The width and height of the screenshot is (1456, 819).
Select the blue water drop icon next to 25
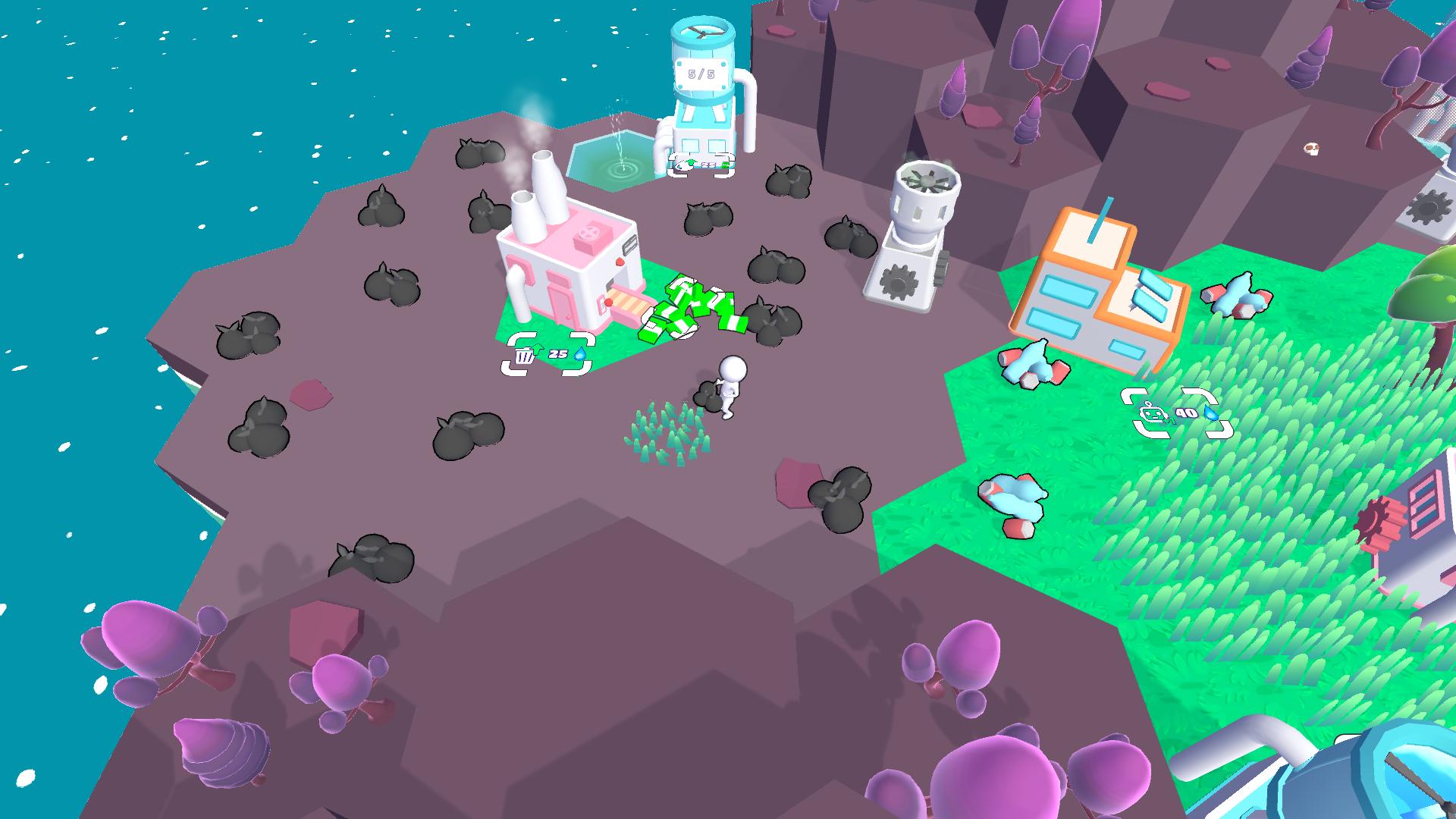(x=579, y=354)
